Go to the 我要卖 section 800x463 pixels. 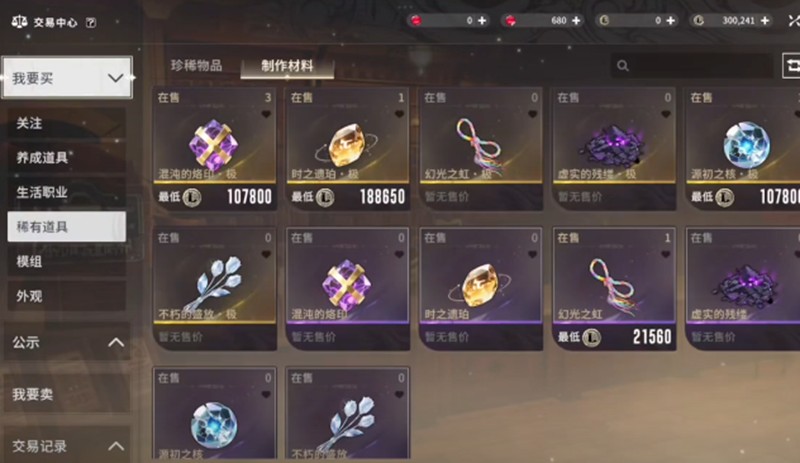click(67, 395)
